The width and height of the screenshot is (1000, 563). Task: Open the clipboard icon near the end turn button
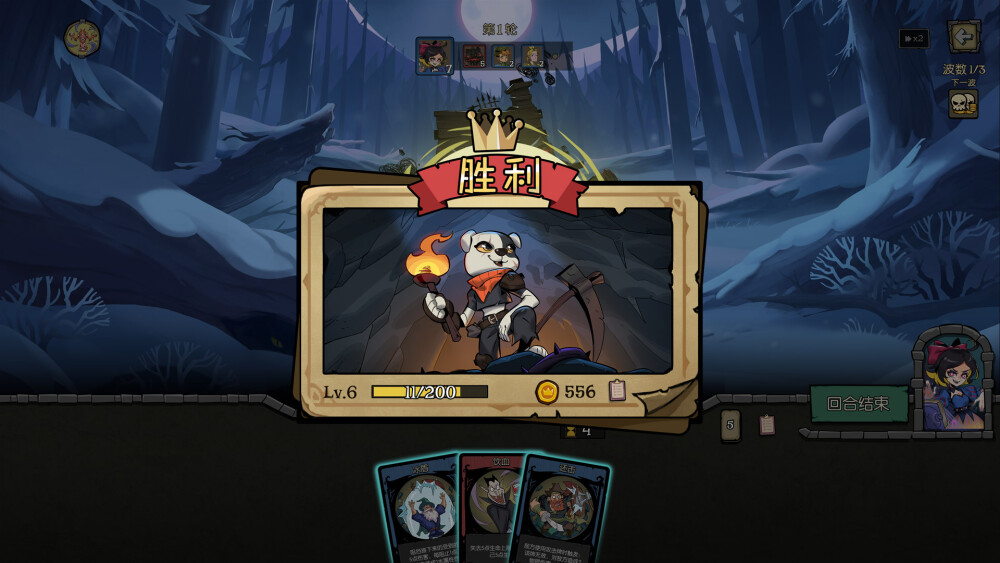coord(767,425)
